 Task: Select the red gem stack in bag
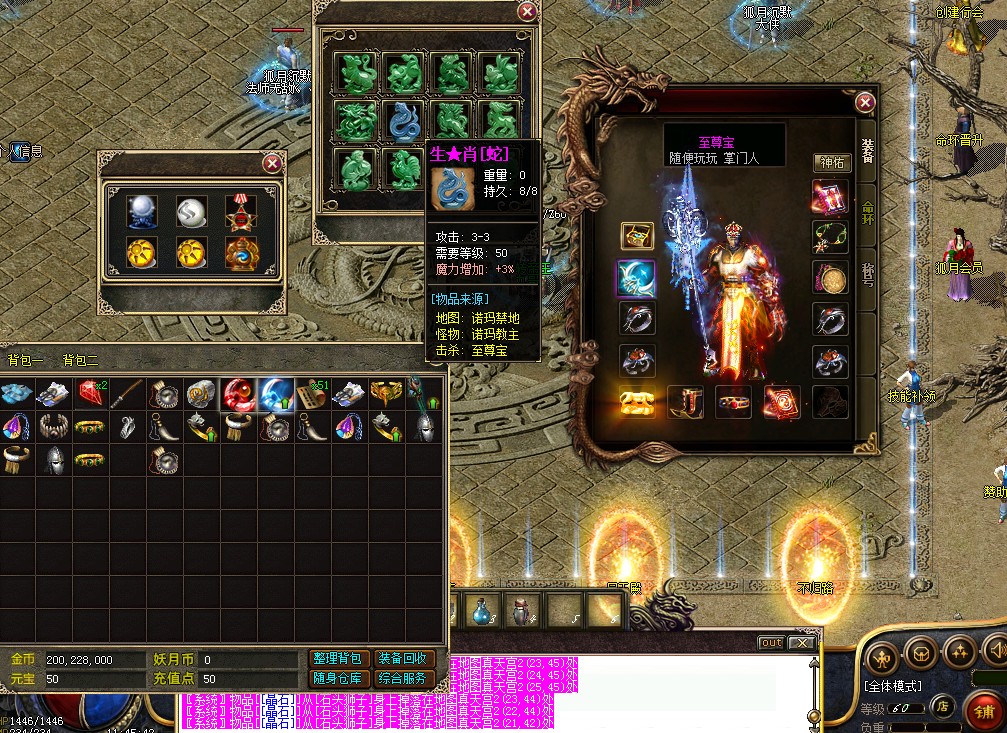pyautogui.click(x=92, y=393)
